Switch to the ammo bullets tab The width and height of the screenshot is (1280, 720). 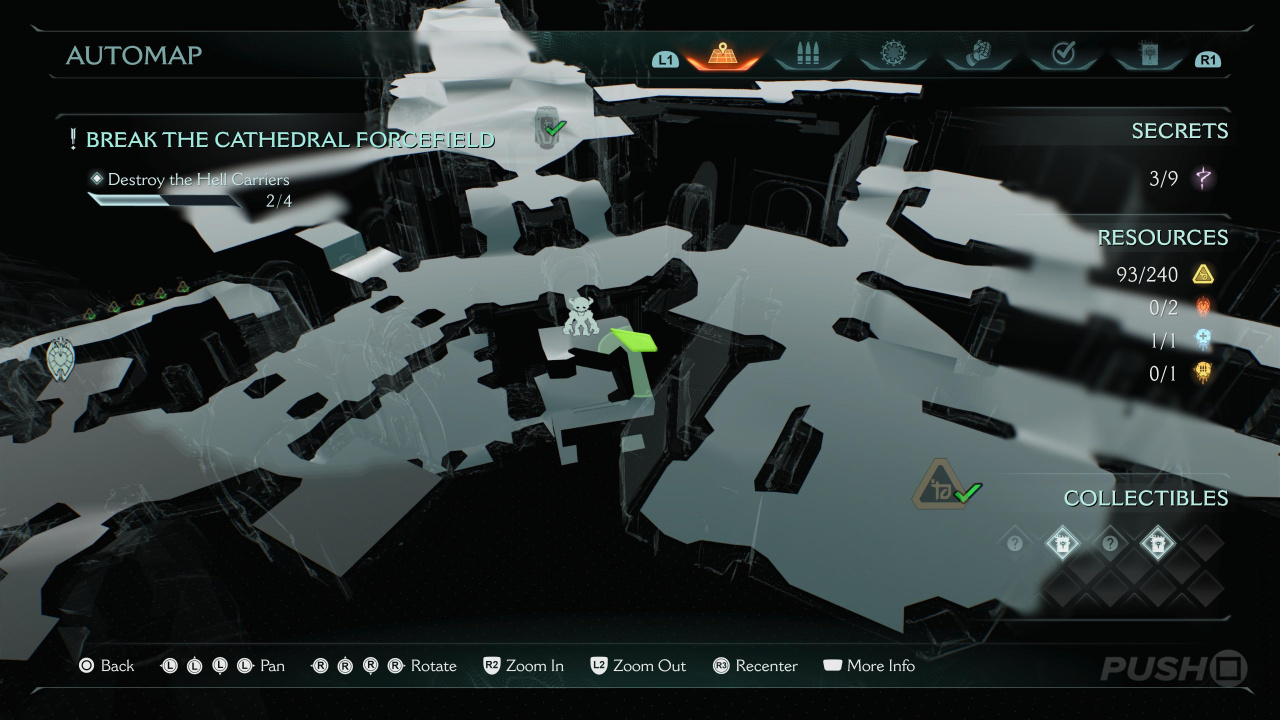(807, 55)
